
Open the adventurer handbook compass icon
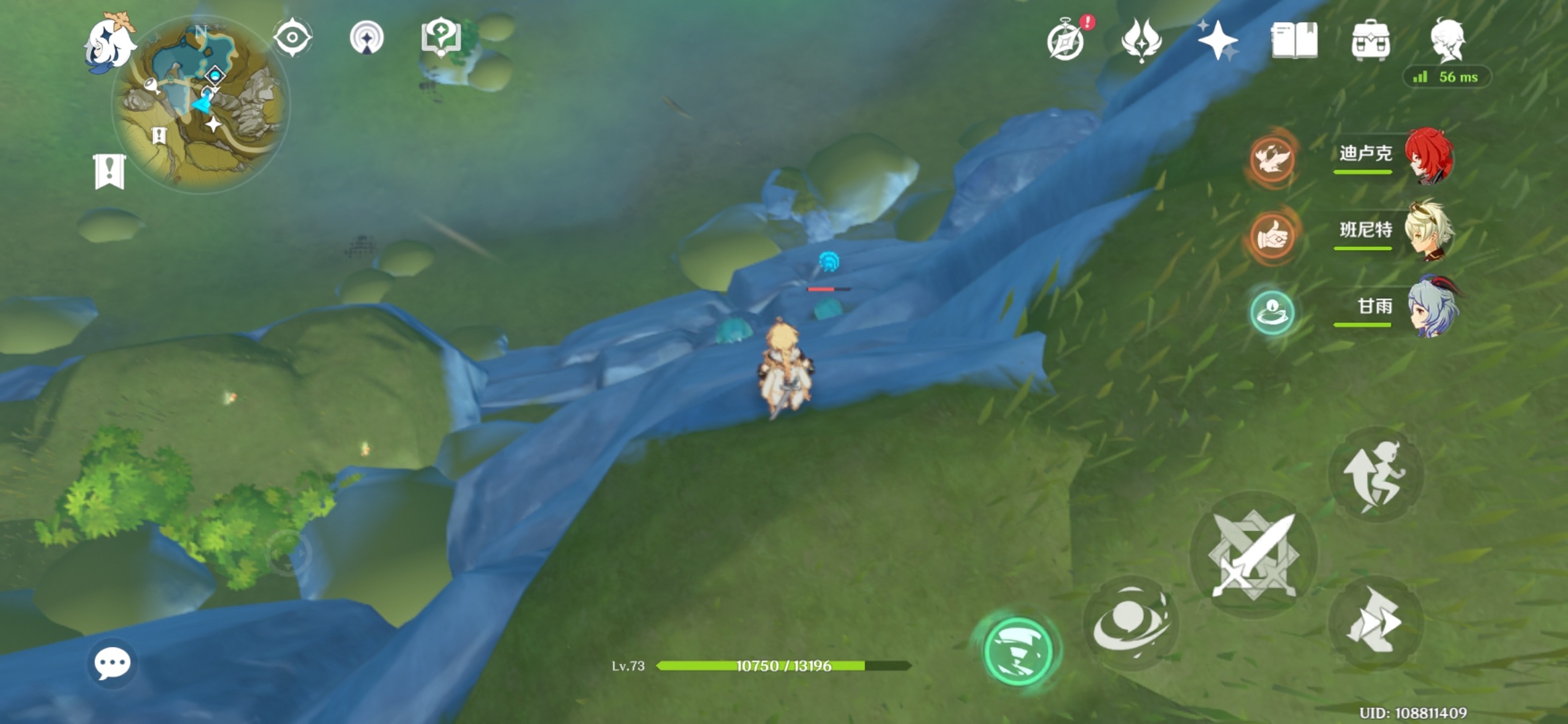coord(1066,41)
